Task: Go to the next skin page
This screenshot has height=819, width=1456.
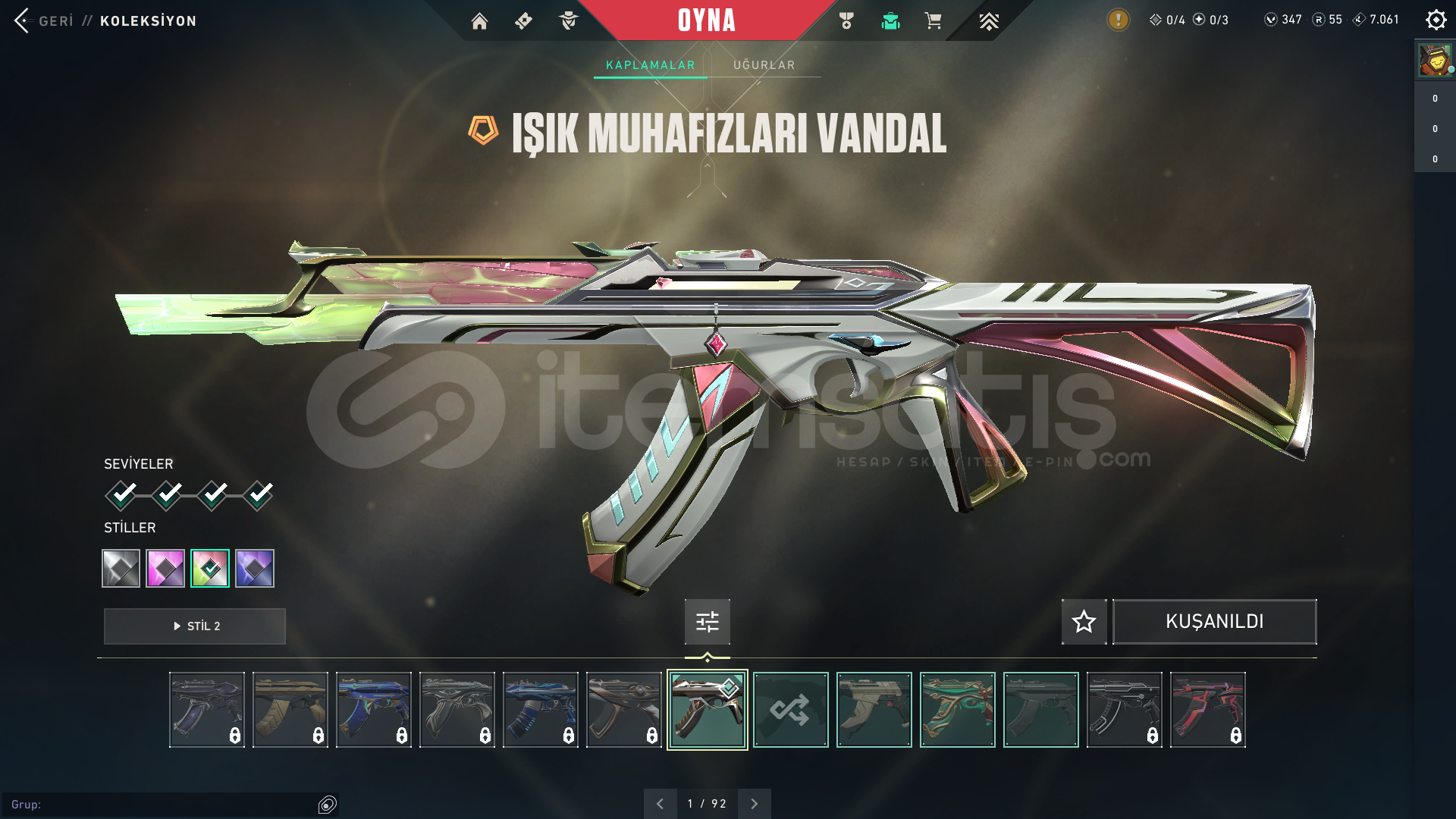Action: click(x=754, y=804)
